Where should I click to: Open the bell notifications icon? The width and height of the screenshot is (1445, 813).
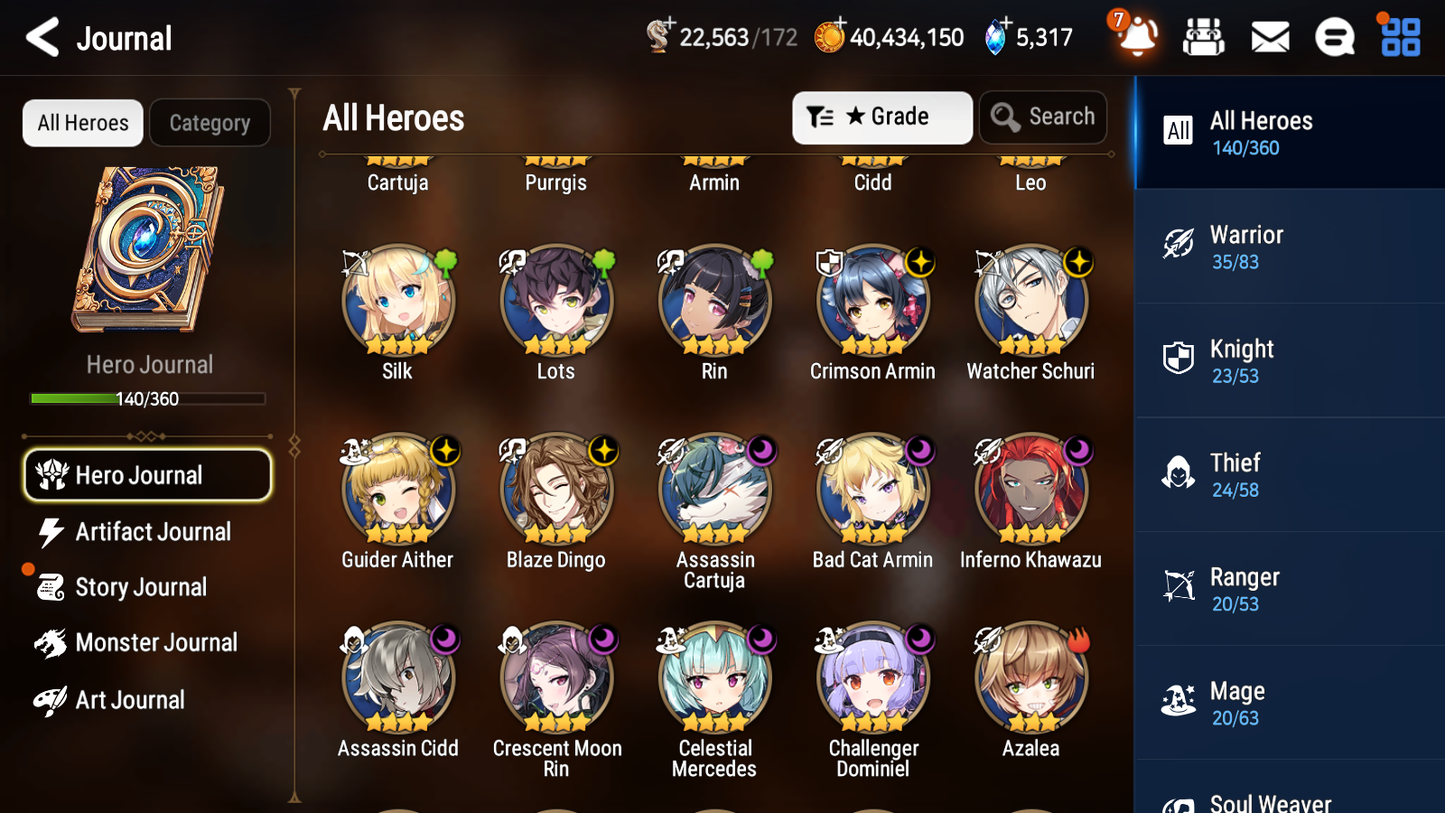pos(1137,36)
